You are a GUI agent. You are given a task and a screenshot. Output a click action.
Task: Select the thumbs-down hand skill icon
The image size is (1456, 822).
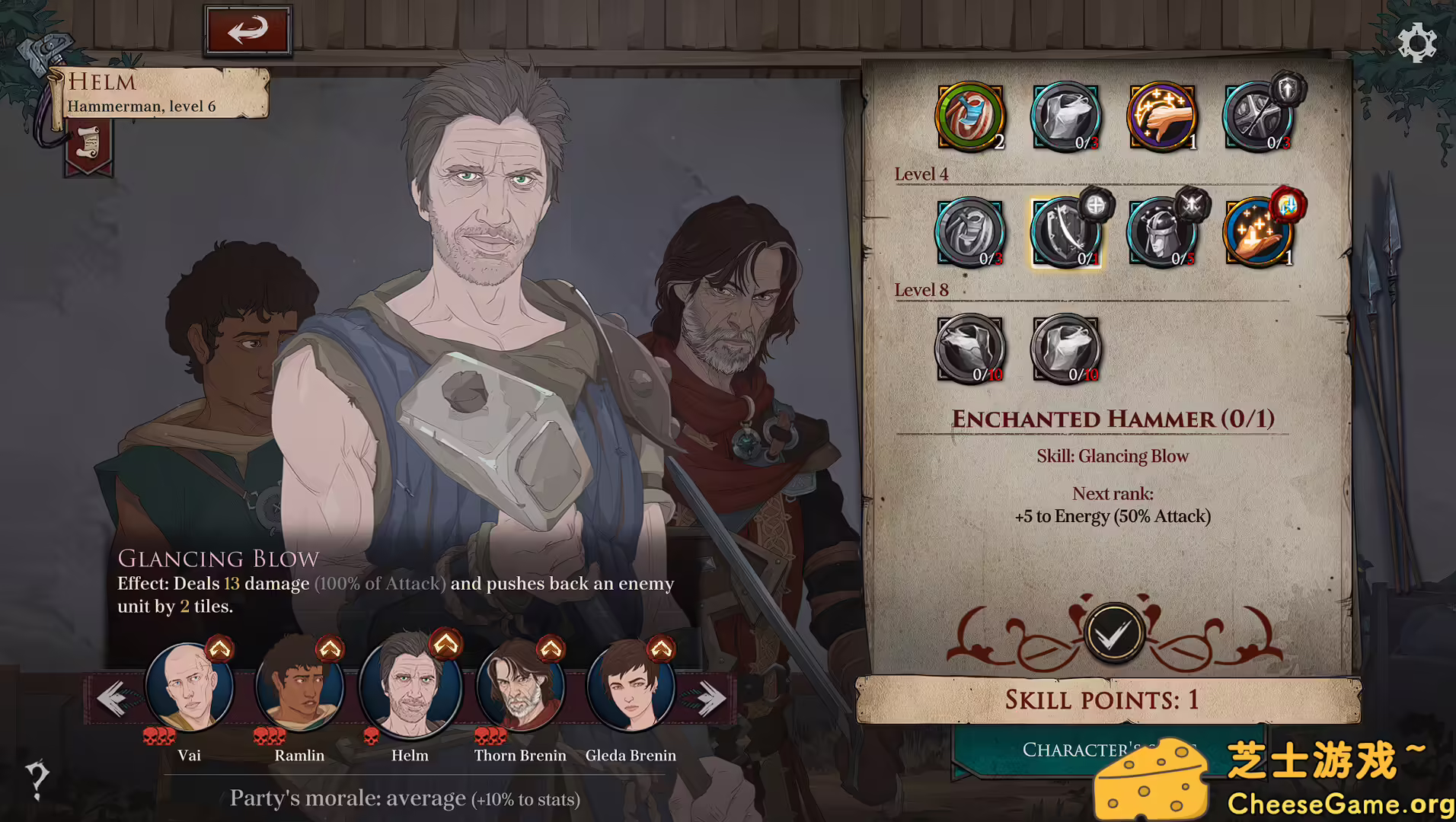click(x=1162, y=116)
